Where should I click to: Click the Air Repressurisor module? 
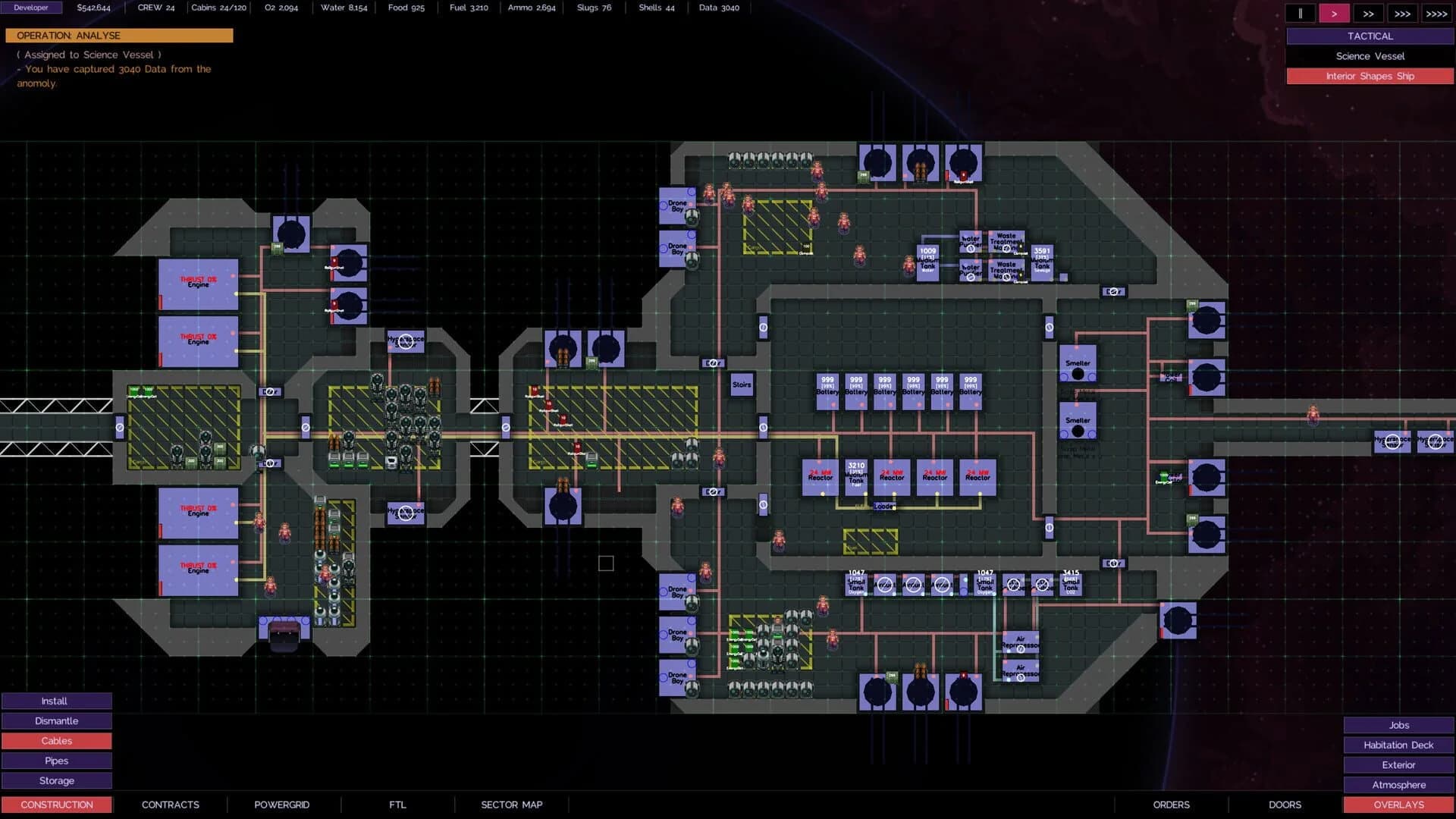pos(1021,642)
